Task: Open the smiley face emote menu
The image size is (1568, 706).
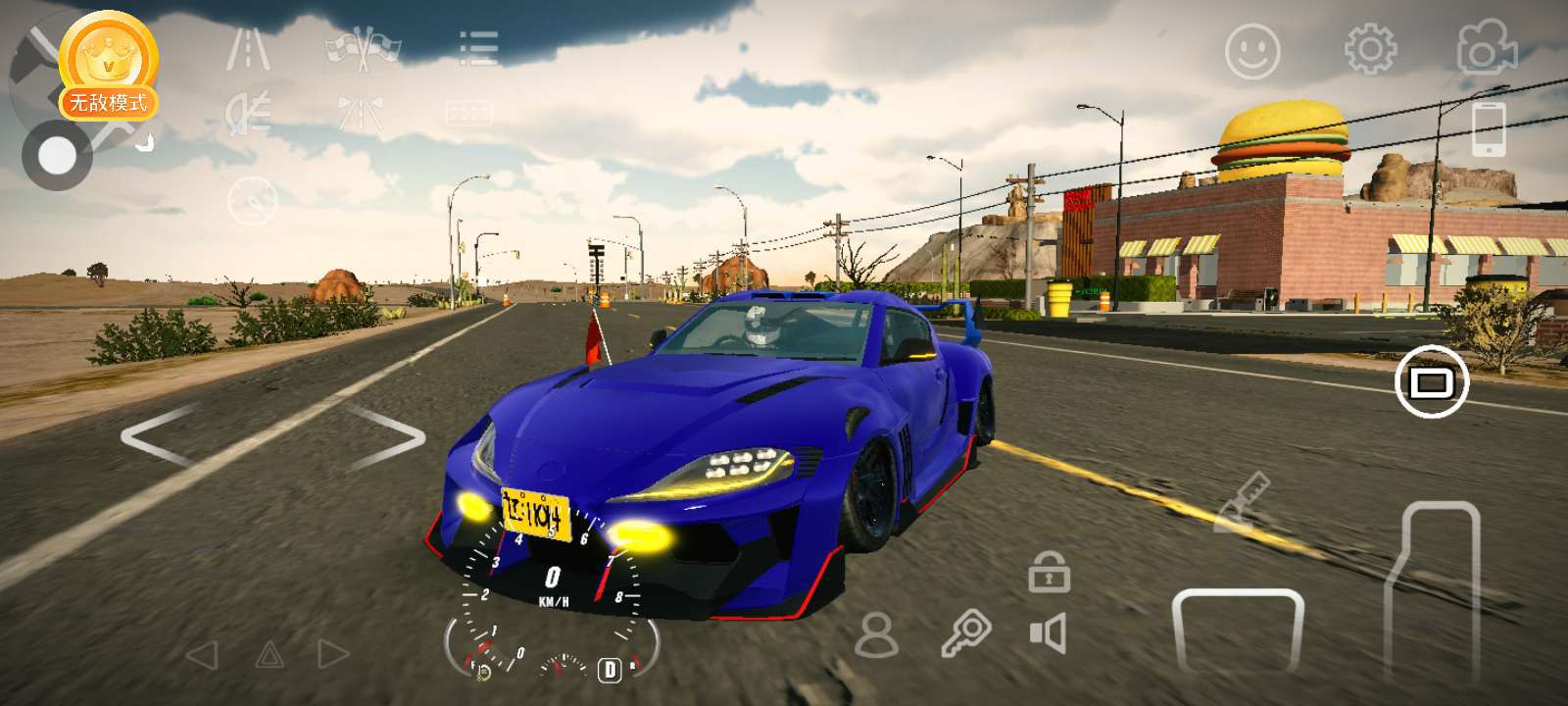Action: [1252, 51]
